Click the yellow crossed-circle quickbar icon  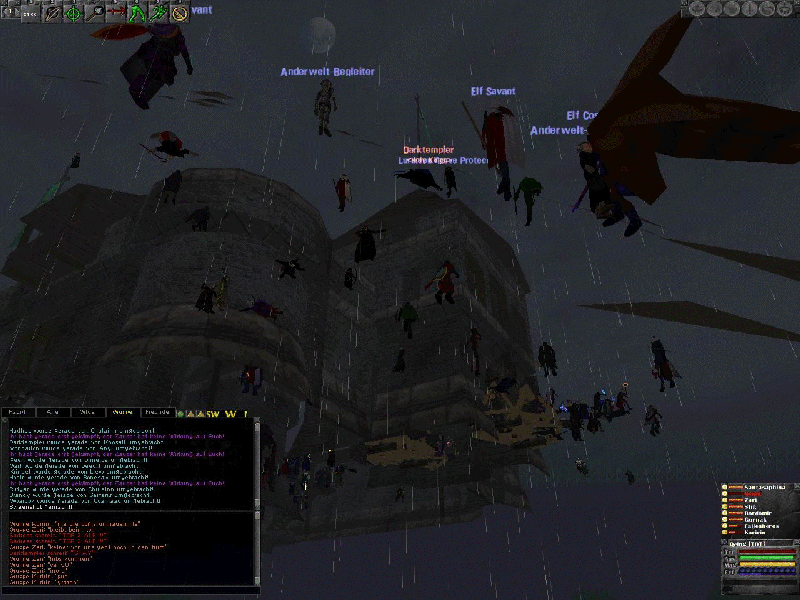(179, 12)
